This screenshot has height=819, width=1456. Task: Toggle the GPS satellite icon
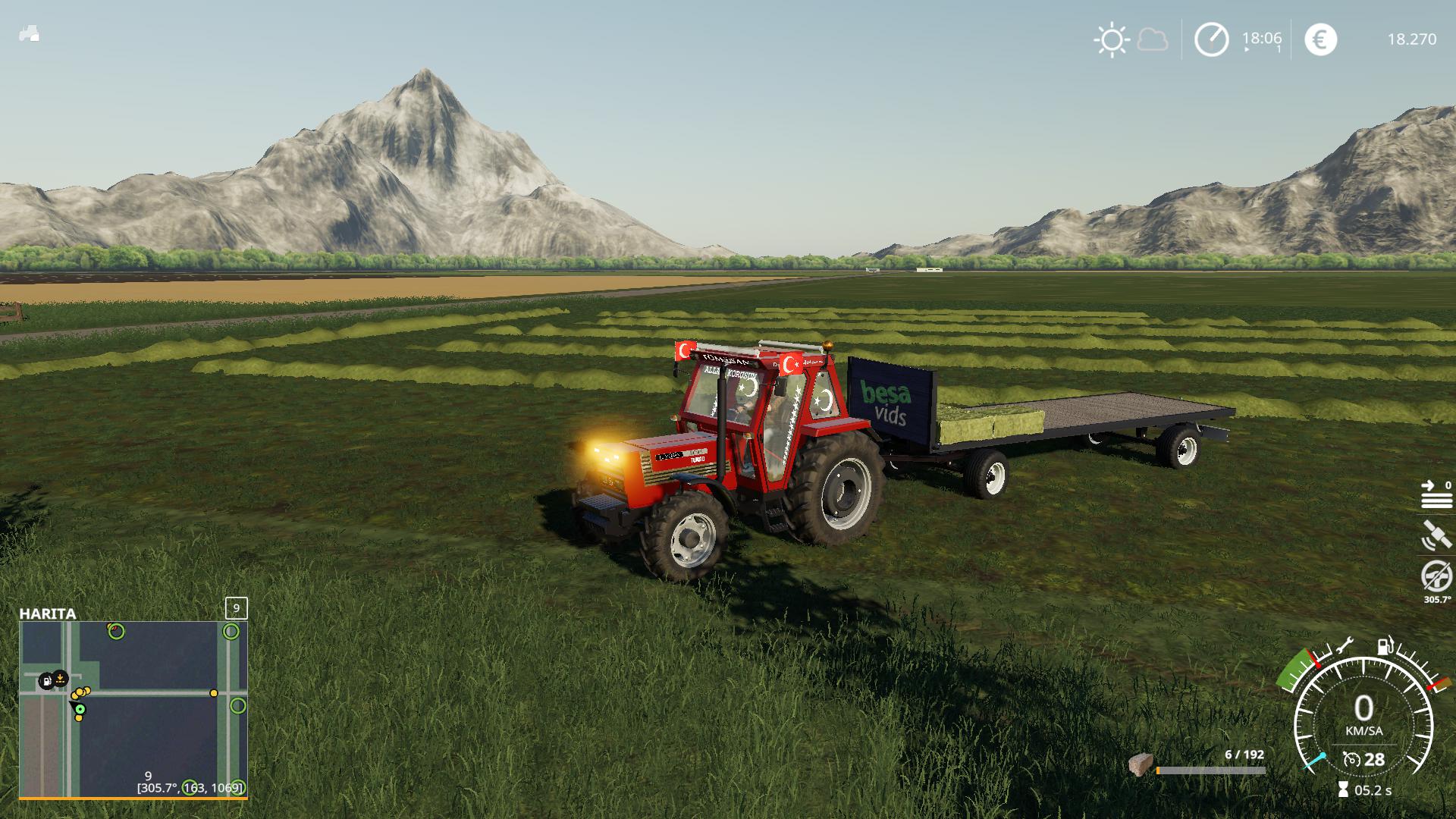1436,535
